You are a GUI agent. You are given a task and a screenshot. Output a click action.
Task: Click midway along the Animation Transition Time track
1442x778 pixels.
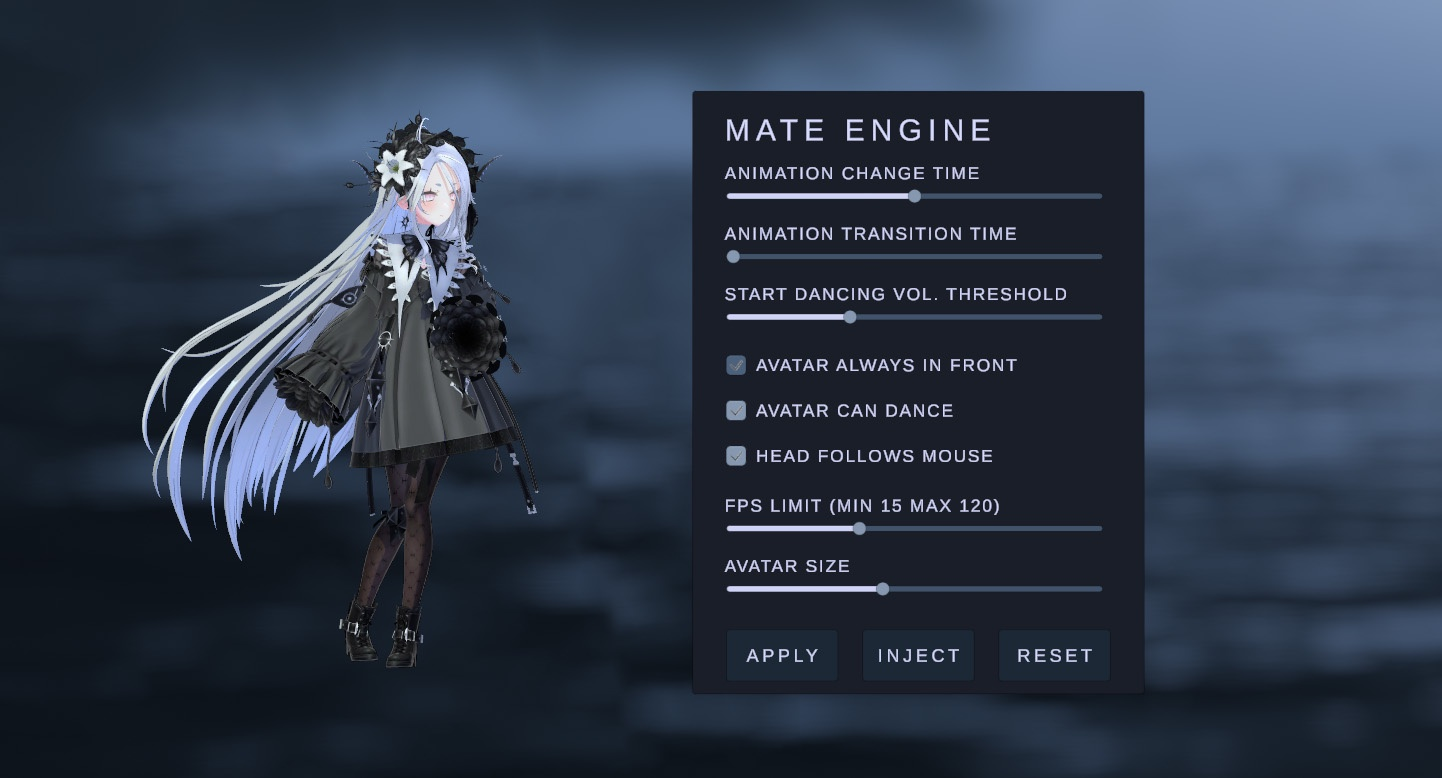point(914,256)
